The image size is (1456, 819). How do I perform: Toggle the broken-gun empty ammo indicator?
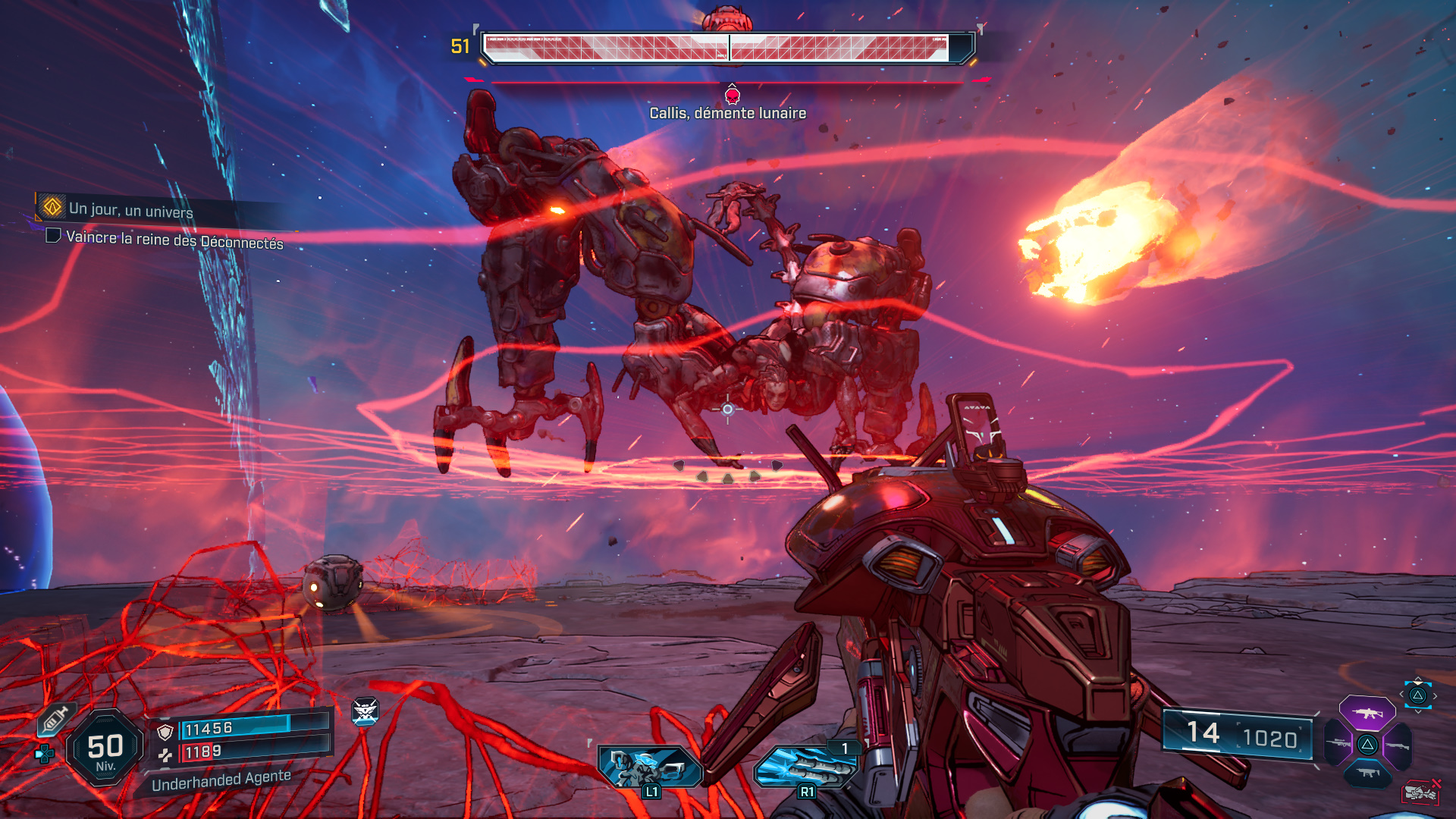(x=1420, y=792)
